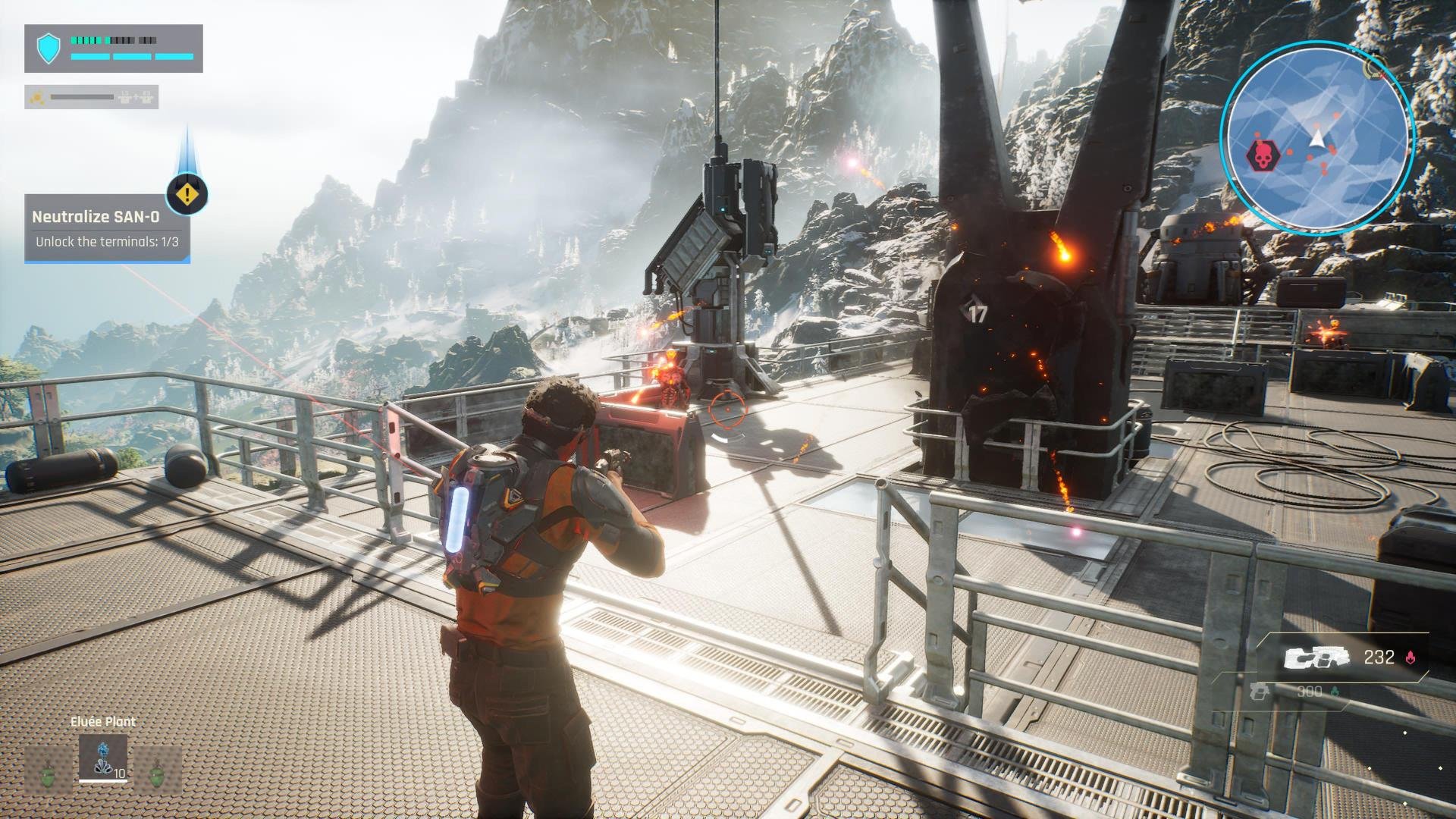Open the circular minimap

pos(1318,136)
